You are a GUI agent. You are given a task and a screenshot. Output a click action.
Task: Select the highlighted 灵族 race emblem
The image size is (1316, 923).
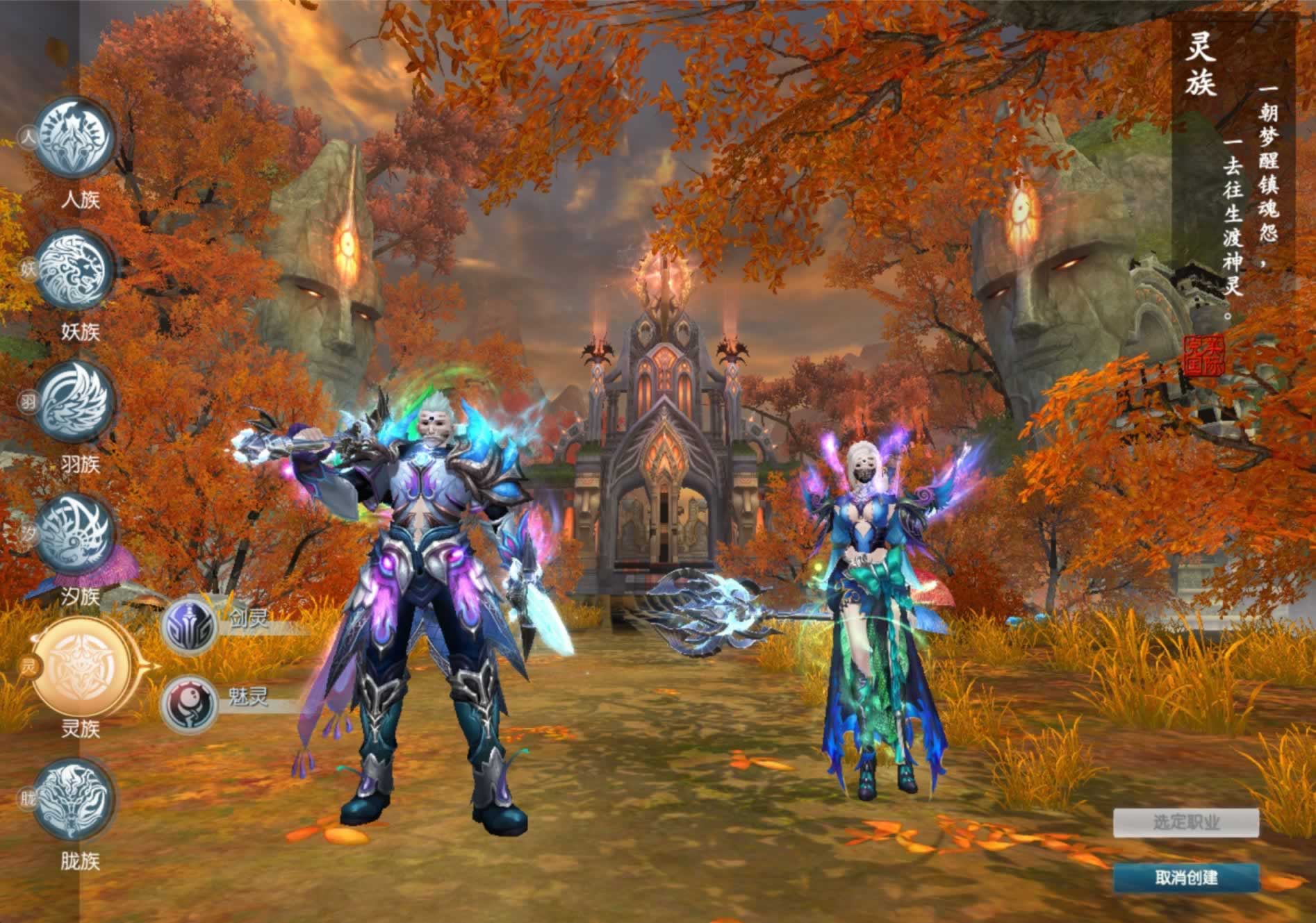82,665
